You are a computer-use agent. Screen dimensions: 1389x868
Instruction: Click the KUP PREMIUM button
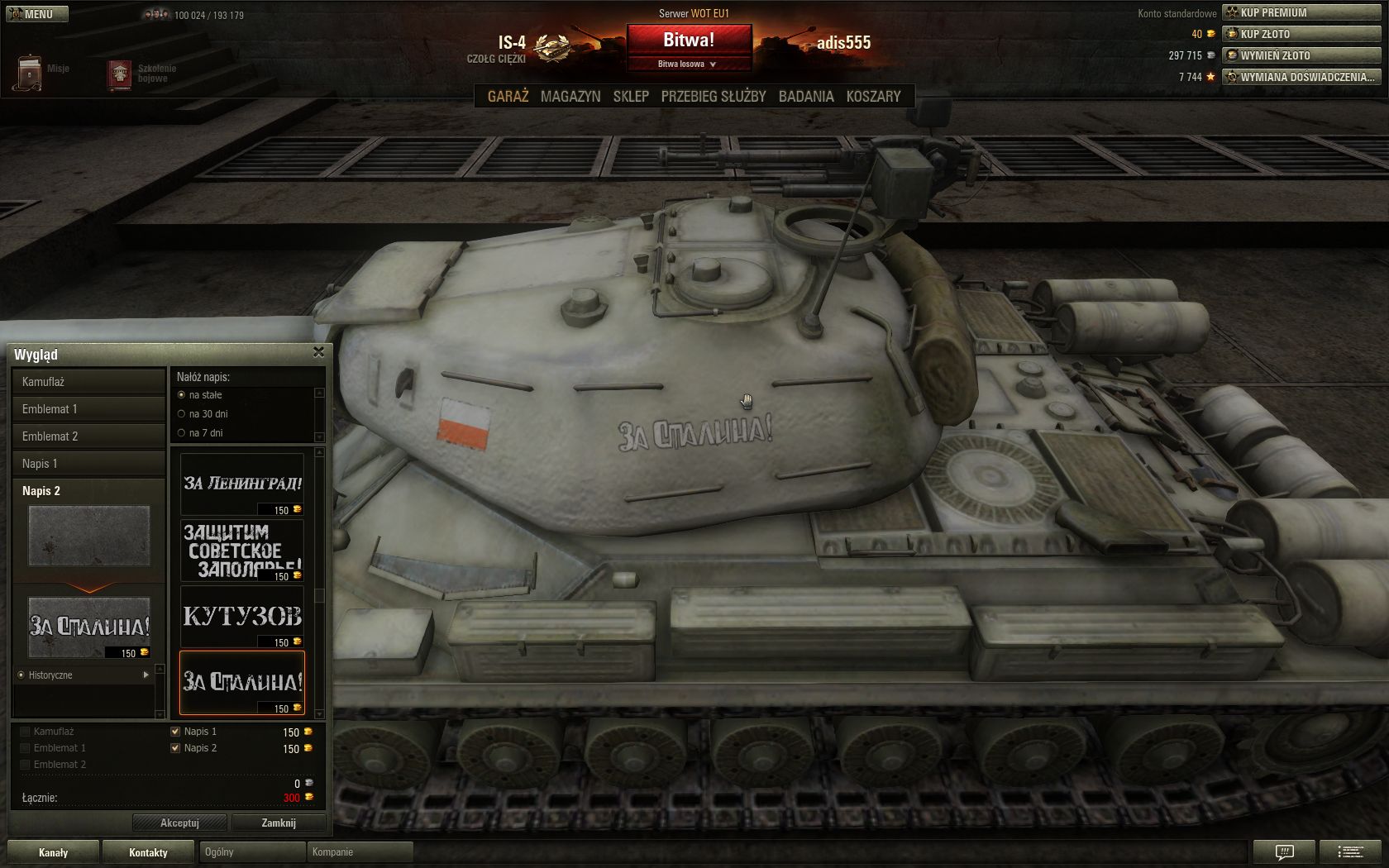1301,12
